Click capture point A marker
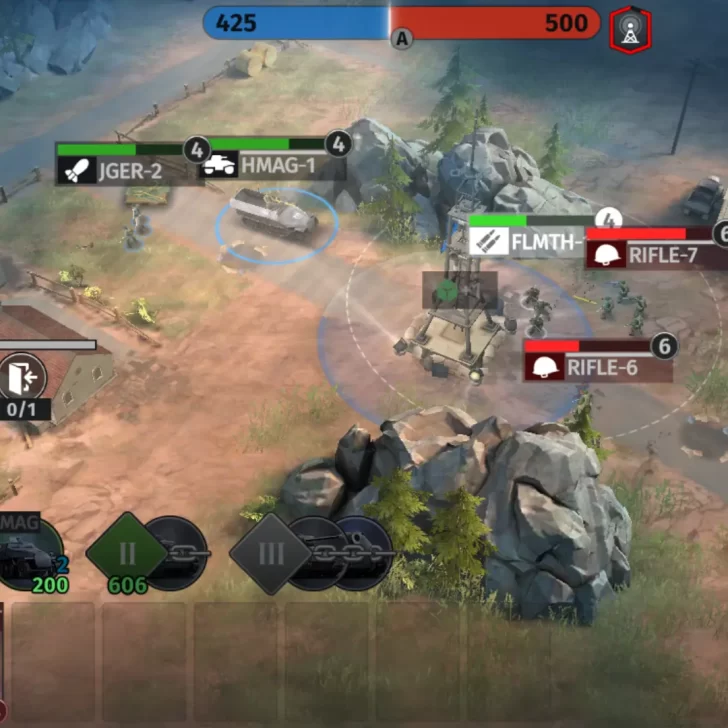Viewport: 728px width, 728px height. click(x=402, y=39)
